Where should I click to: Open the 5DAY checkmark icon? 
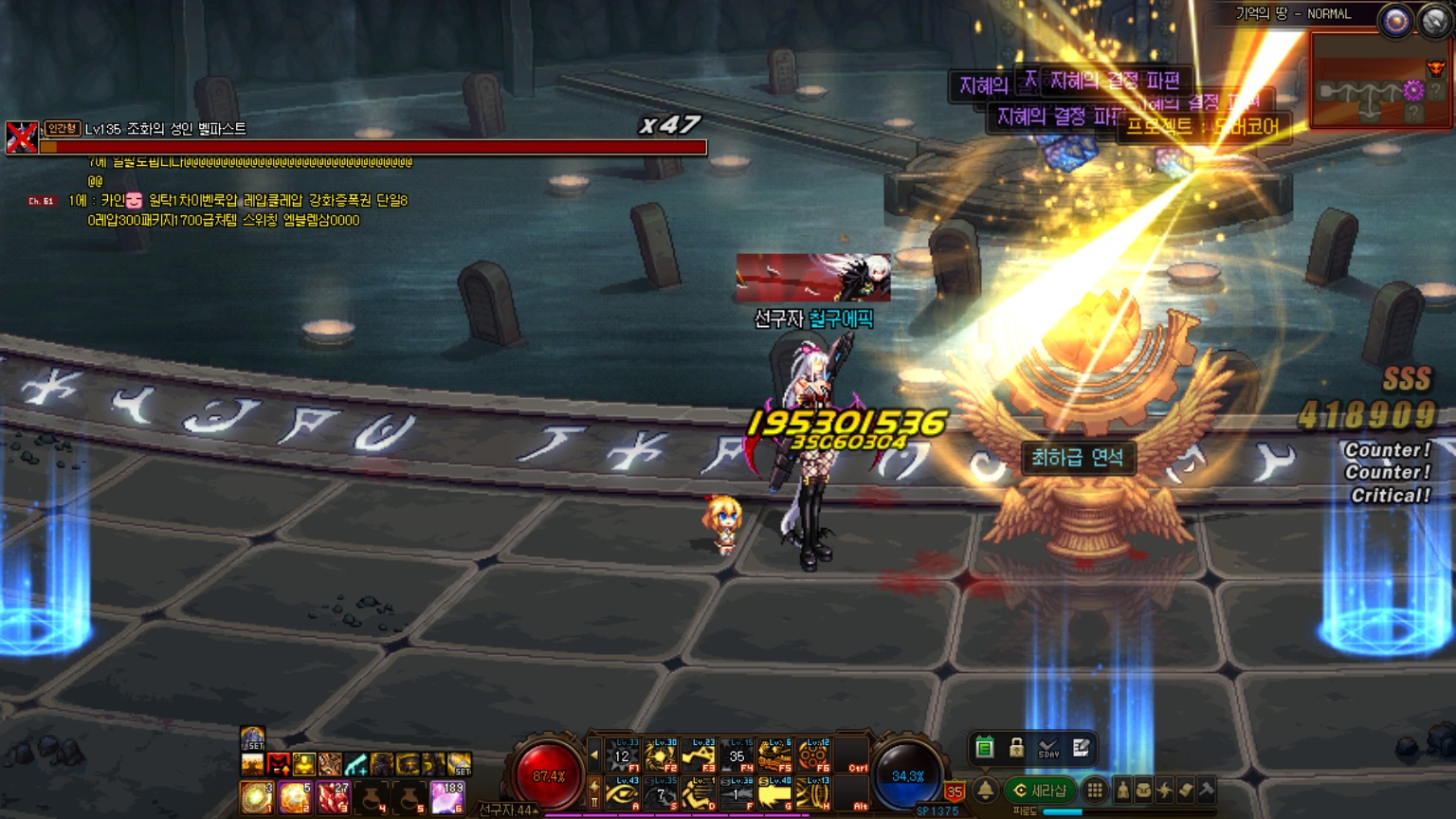1048,749
